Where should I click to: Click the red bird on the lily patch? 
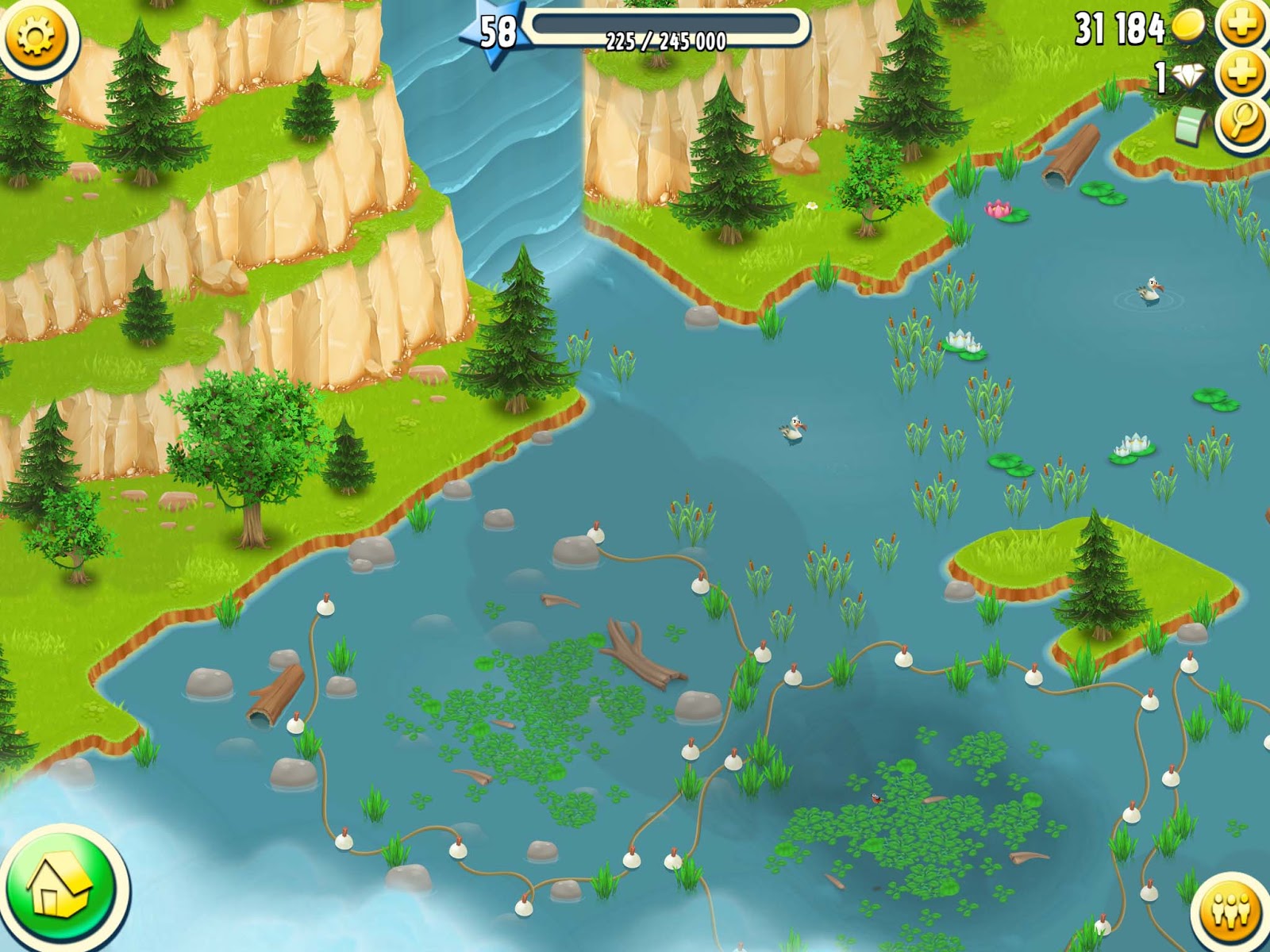[878, 800]
